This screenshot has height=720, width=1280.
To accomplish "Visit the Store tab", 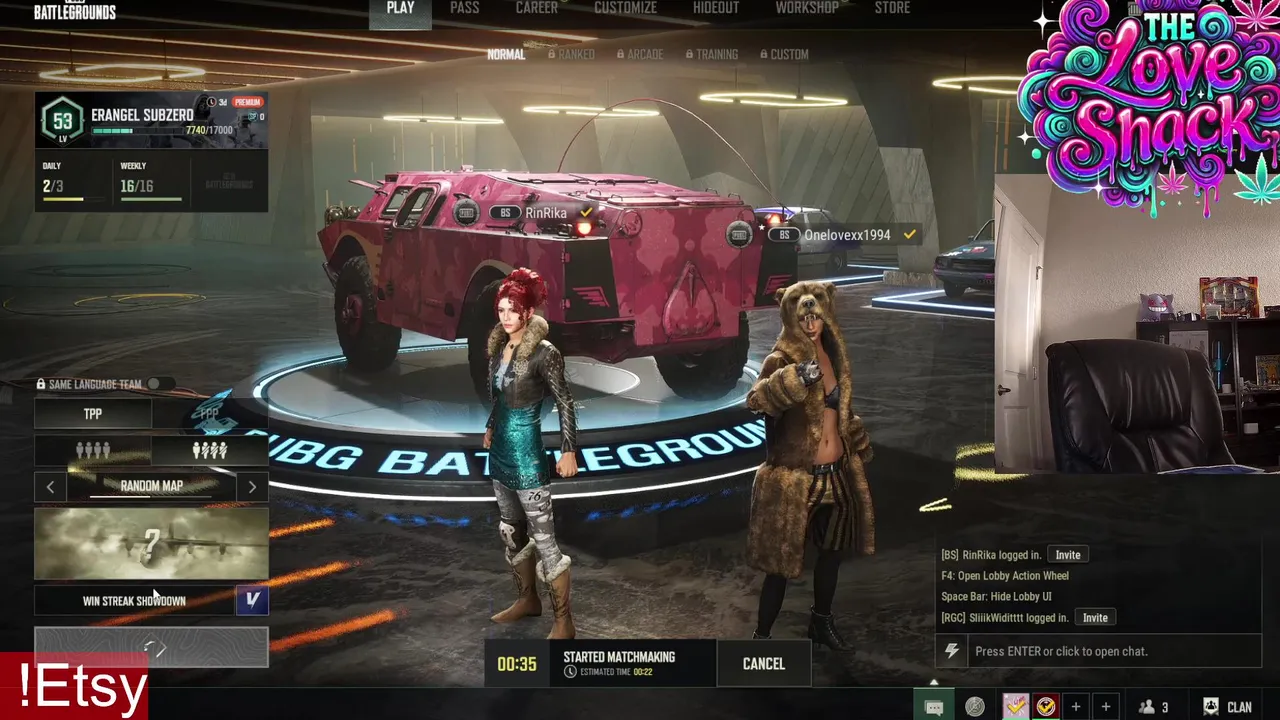I will tap(892, 8).
